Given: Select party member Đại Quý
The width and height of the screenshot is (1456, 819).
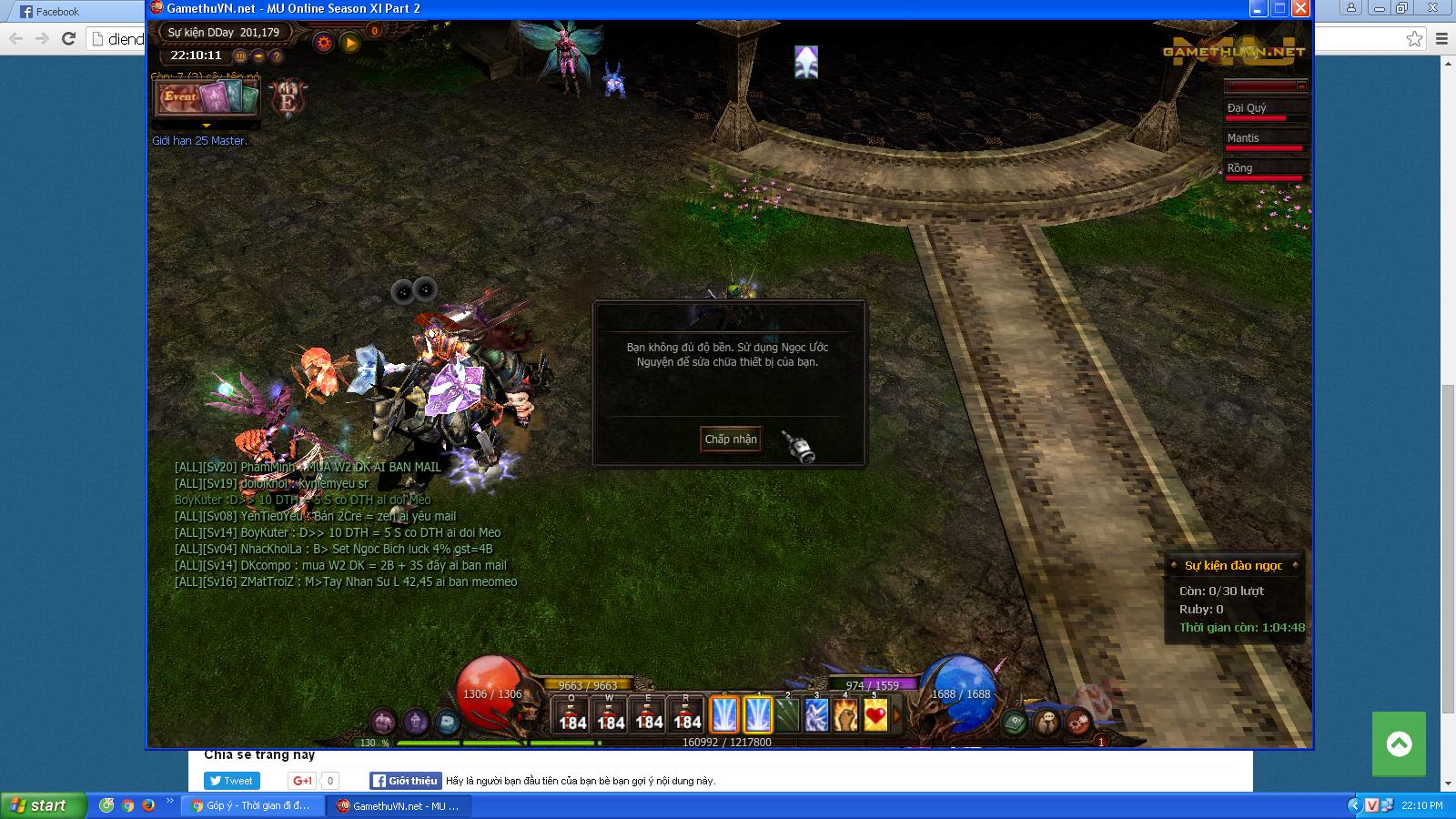Looking at the screenshot, I should click(x=1267, y=110).
